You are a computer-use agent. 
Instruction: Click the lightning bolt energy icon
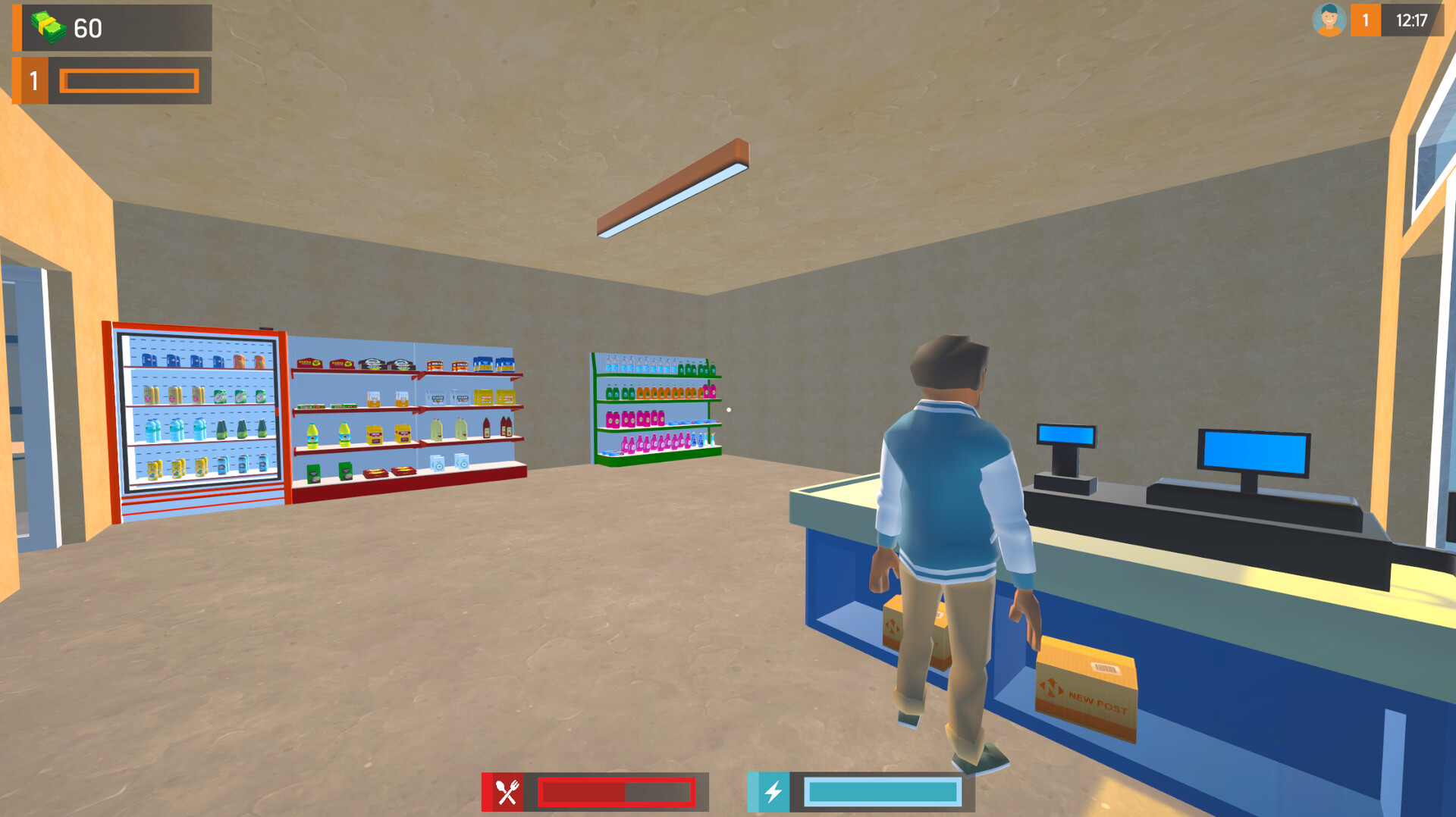pos(771,790)
